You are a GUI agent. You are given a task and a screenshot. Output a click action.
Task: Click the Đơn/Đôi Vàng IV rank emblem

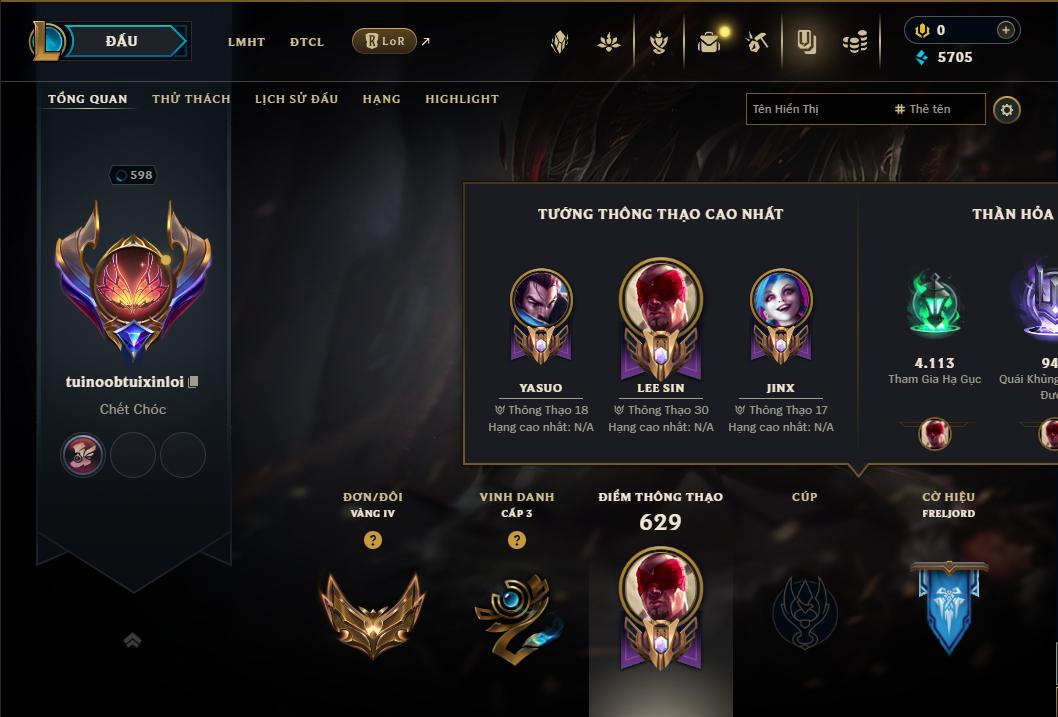372,612
